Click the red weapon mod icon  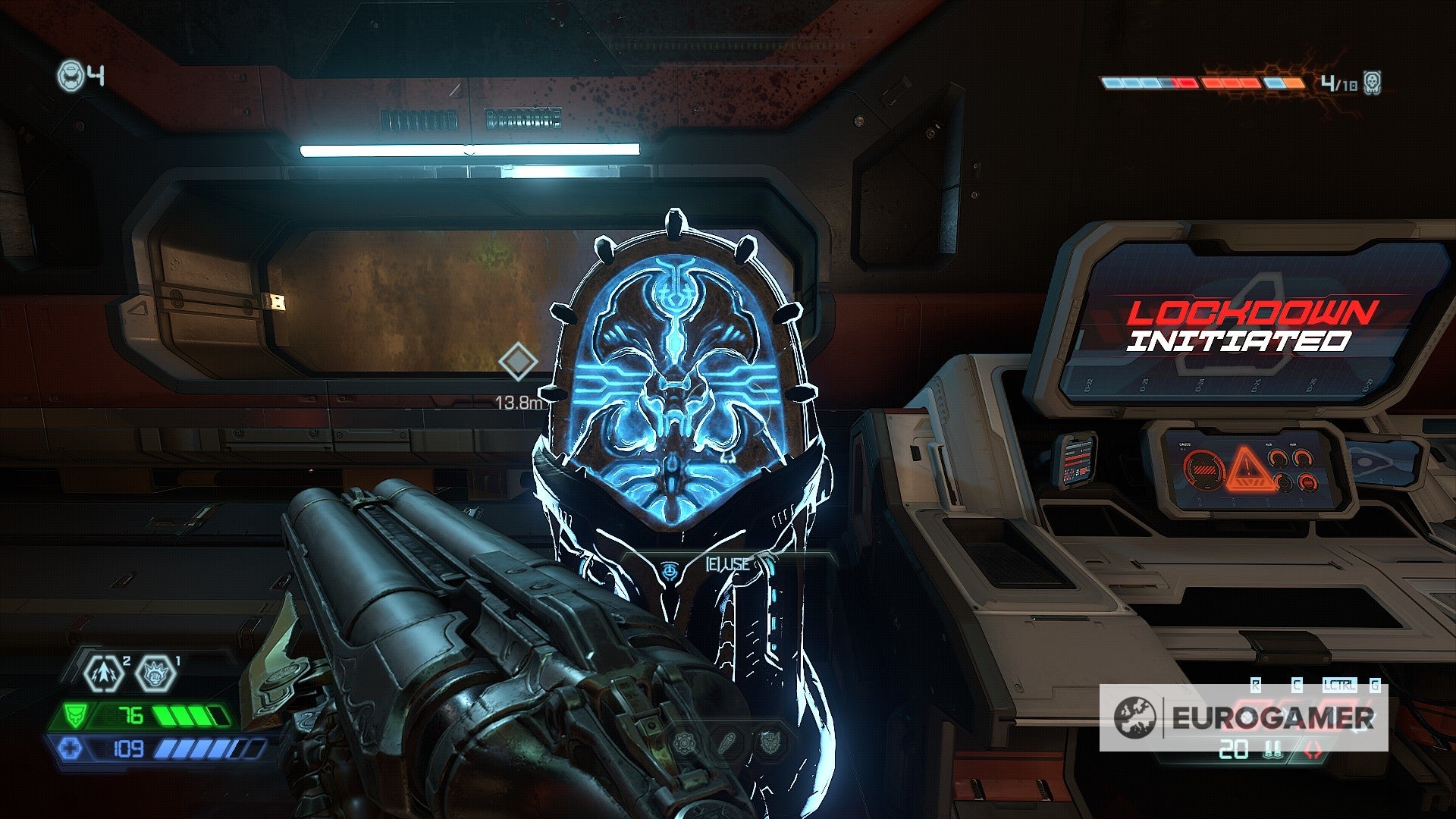point(1312,751)
